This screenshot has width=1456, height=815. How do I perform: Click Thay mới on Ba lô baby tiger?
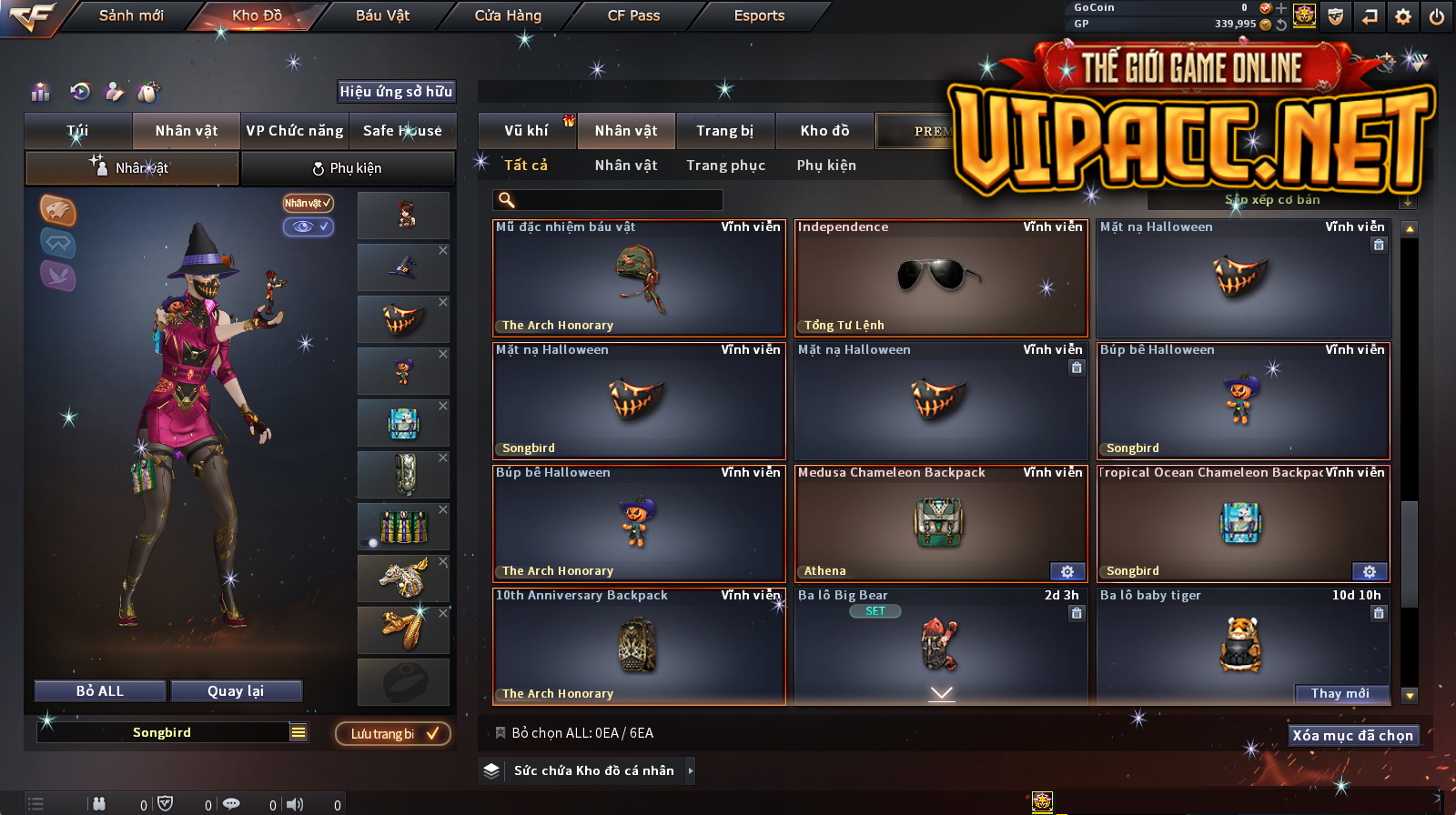point(1340,693)
